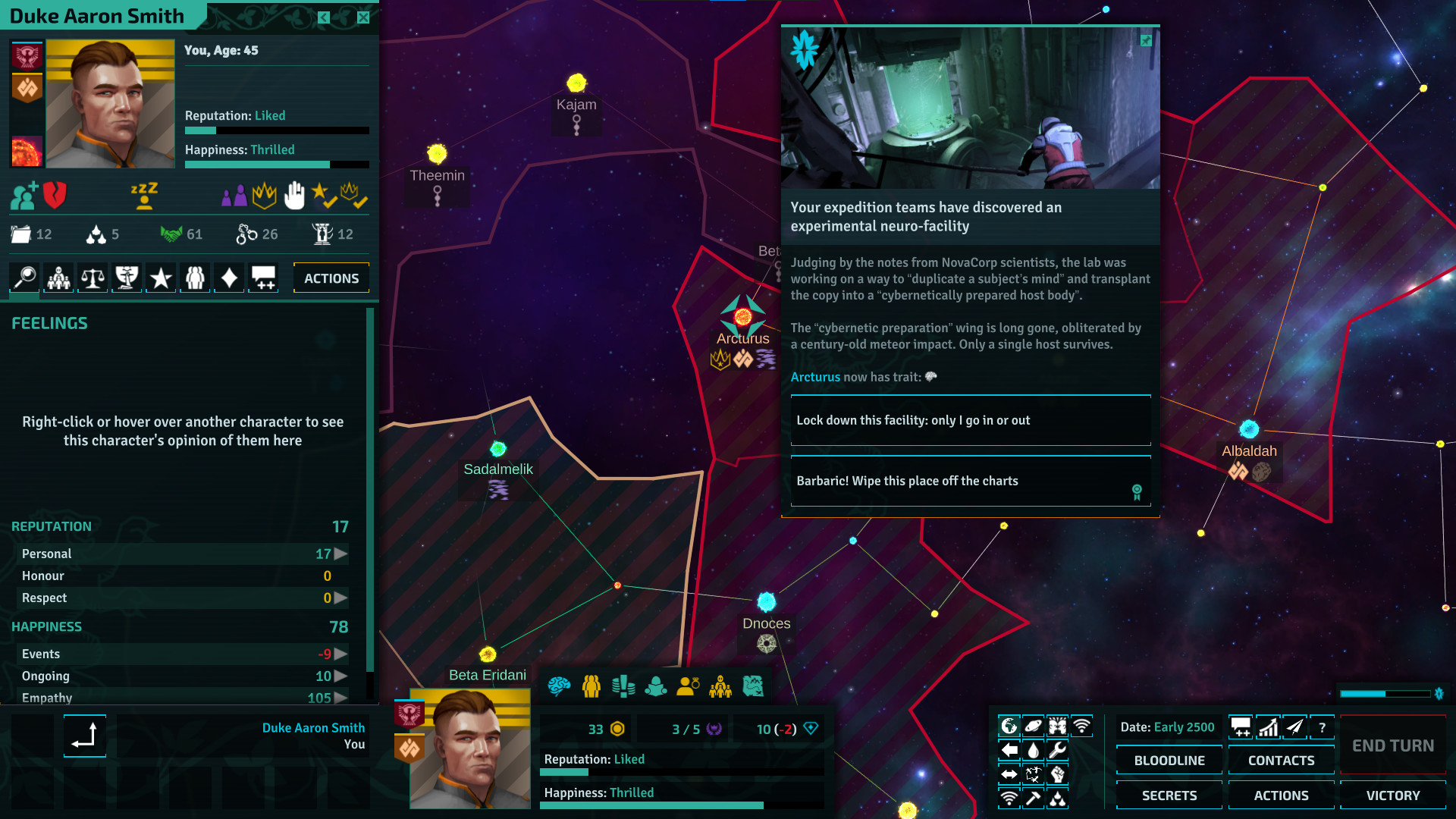Switch to the ACTIONS tab in character panel
The width and height of the screenshot is (1456, 819).
331,278
